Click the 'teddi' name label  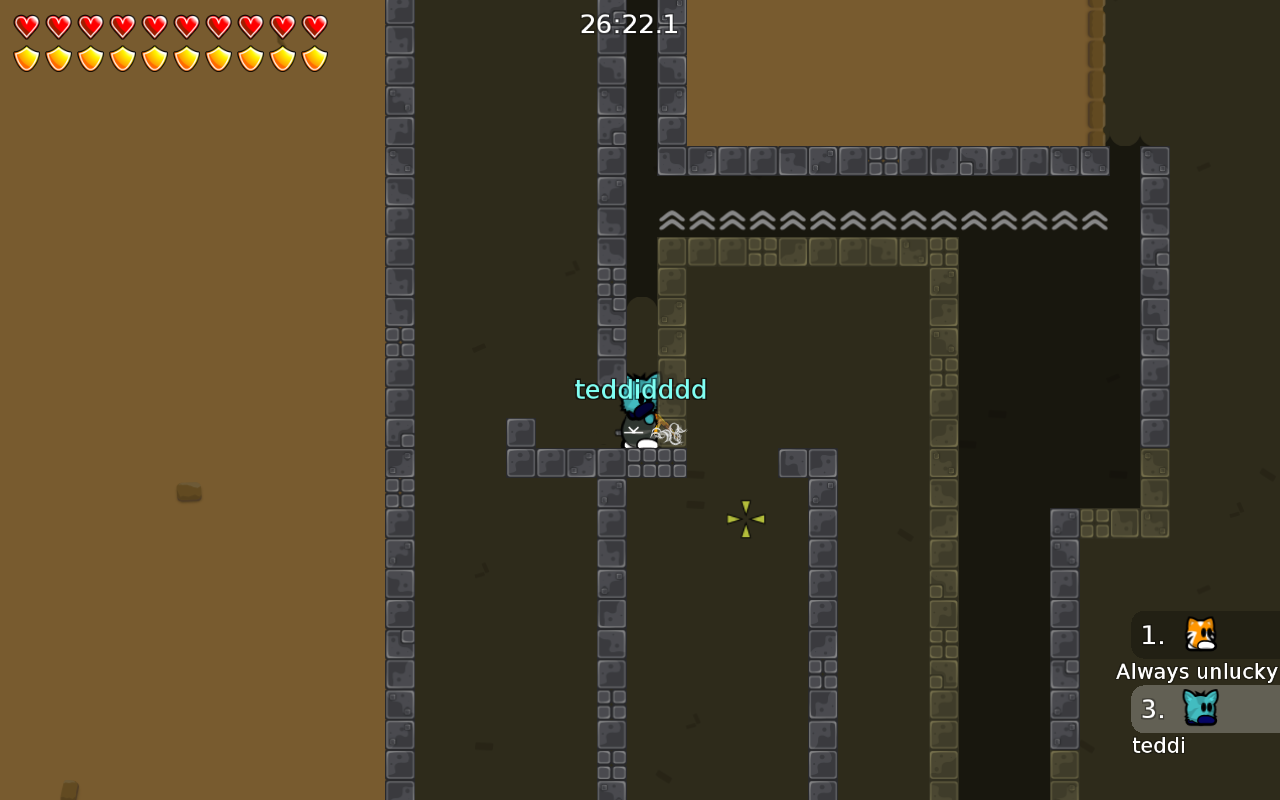click(1158, 745)
